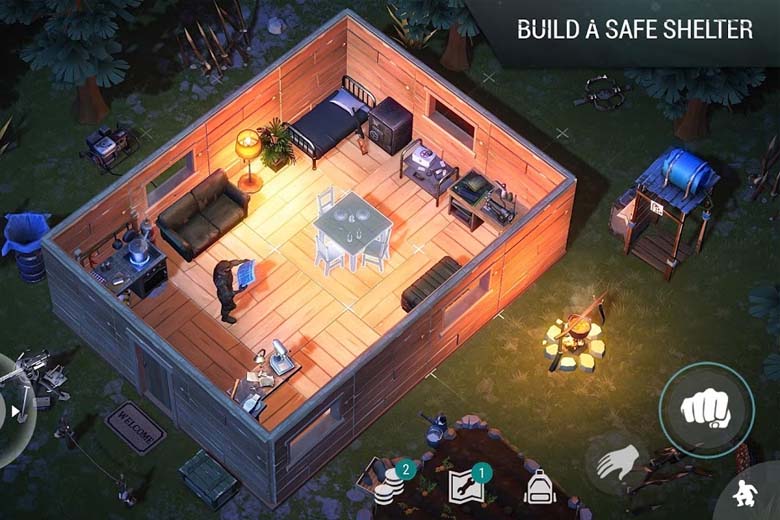The width and height of the screenshot is (780, 520).
Task: Click the movement joystick pad
Action: tap(12, 409)
